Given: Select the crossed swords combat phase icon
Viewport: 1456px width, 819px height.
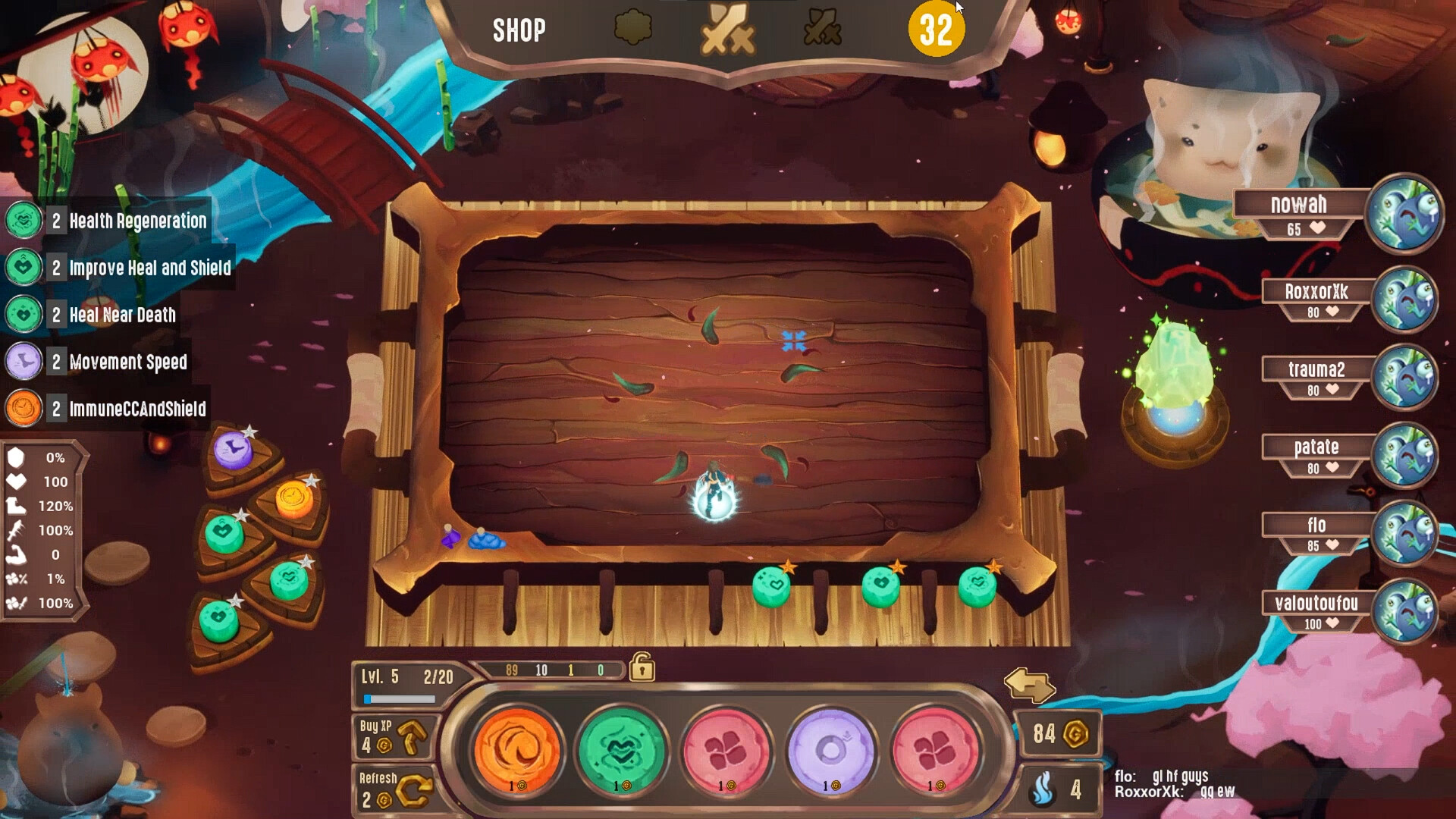Looking at the screenshot, I should [729, 29].
